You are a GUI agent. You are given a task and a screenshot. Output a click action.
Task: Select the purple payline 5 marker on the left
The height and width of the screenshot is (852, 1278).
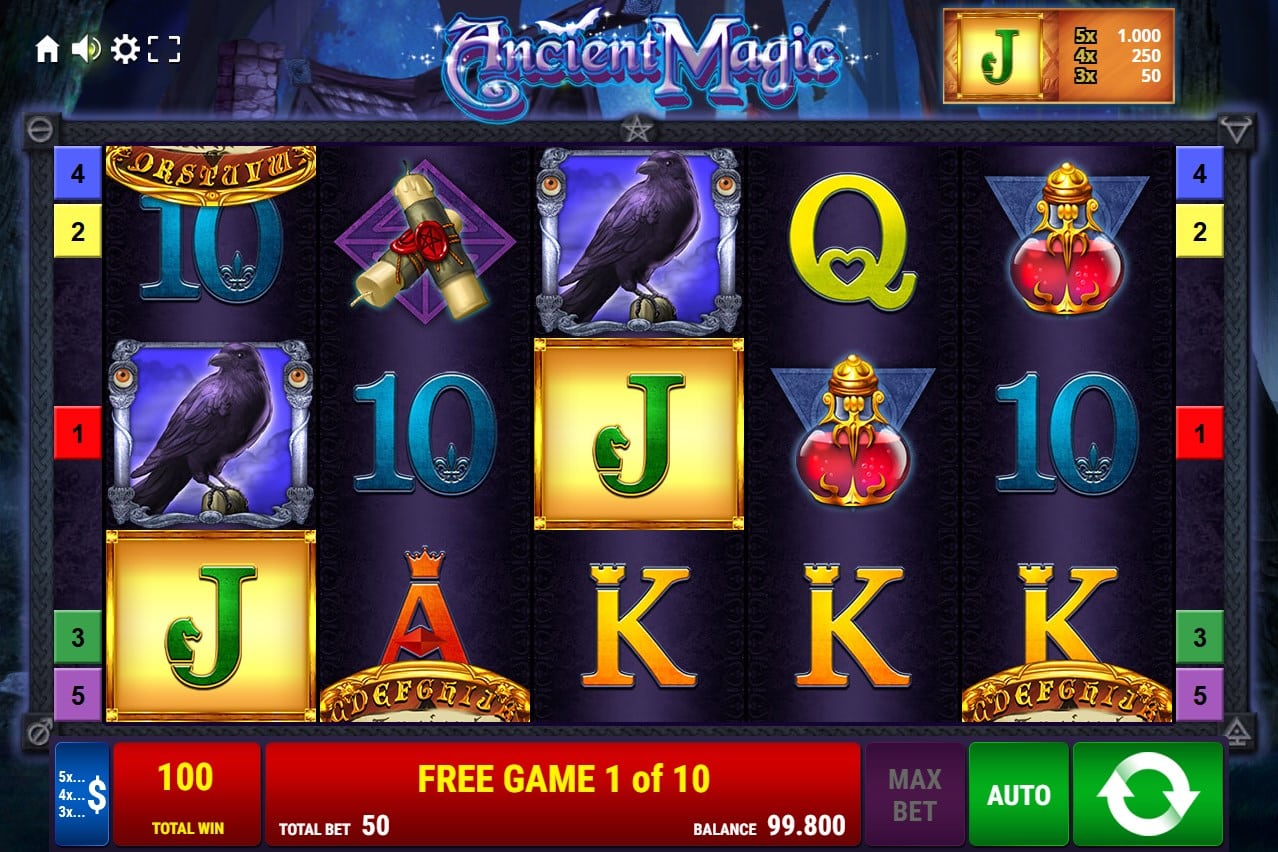(x=78, y=694)
